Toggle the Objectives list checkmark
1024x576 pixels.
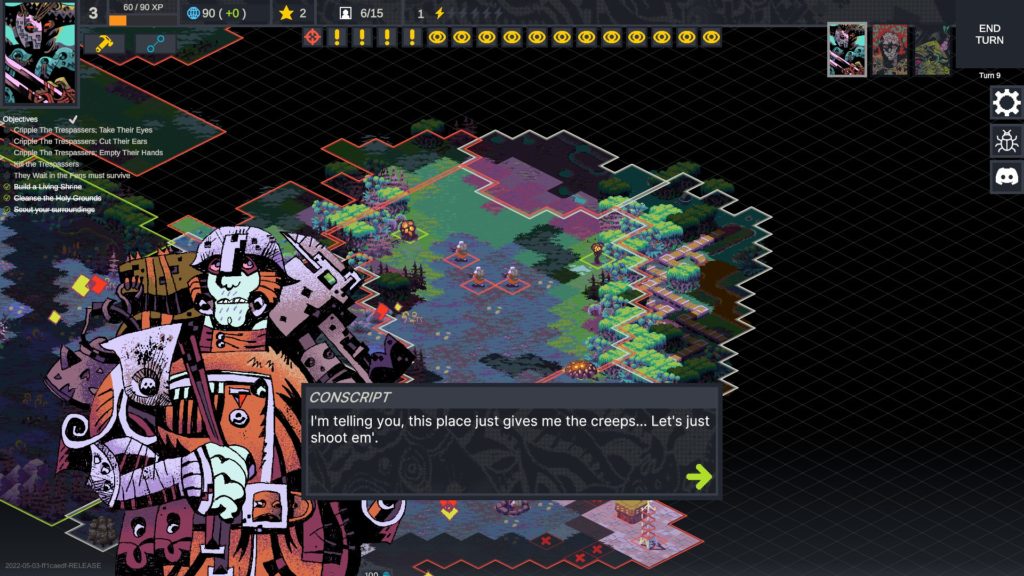pos(72,119)
